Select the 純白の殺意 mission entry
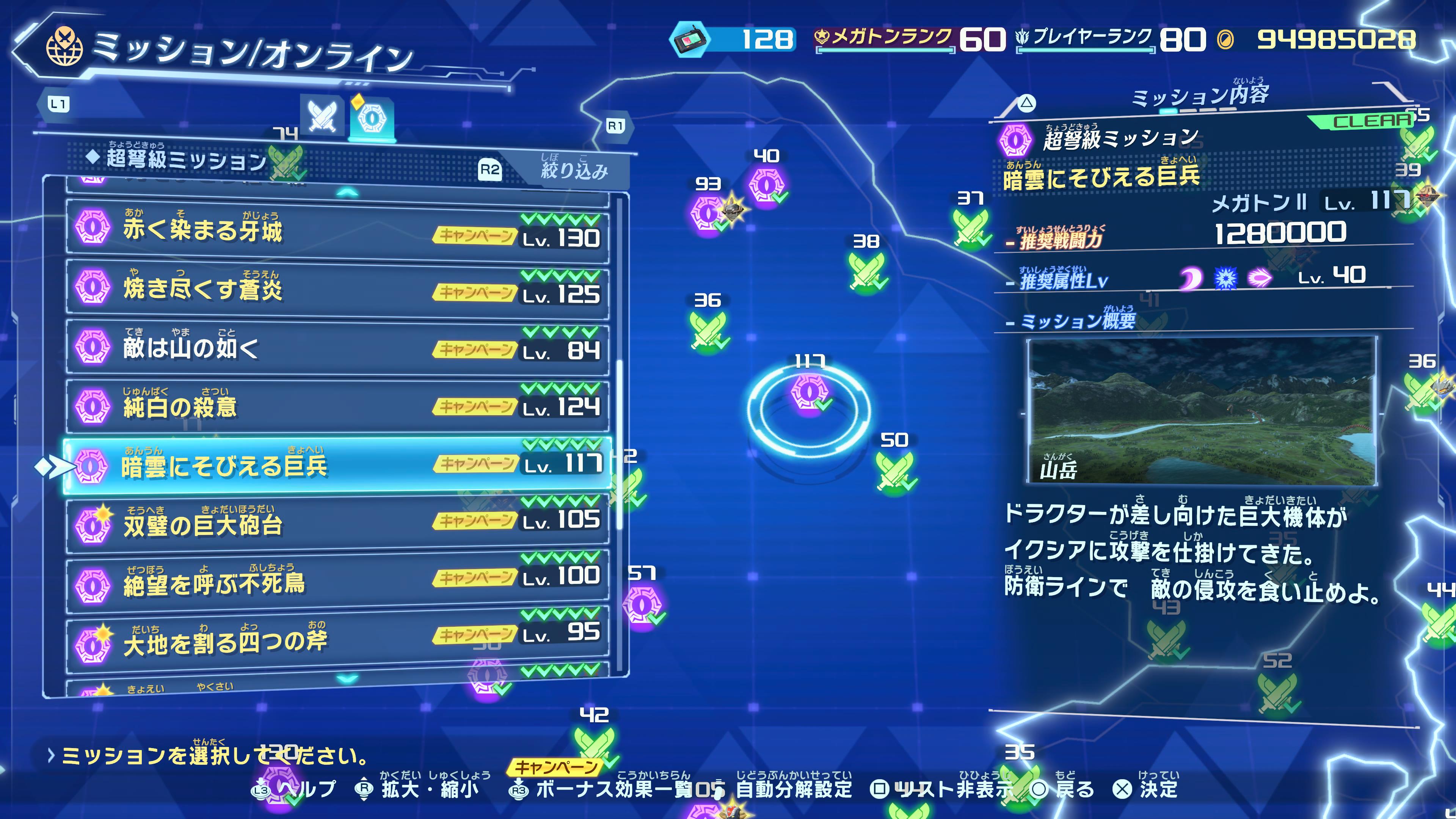The image size is (1456, 819). (337, 405)
